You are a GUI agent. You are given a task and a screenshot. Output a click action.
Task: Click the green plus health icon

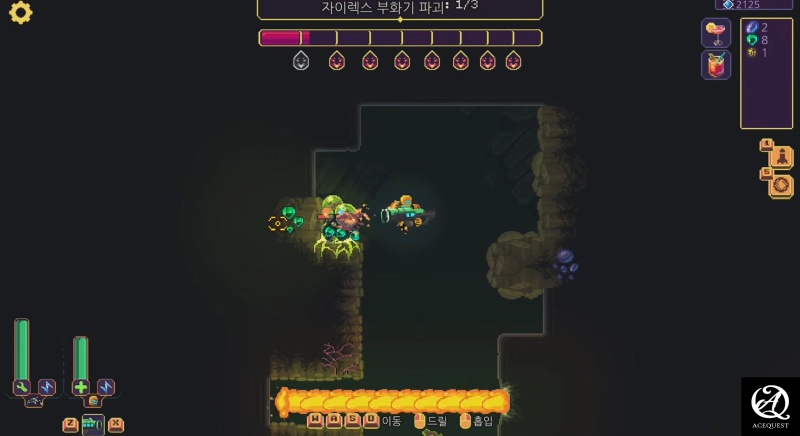81,387
